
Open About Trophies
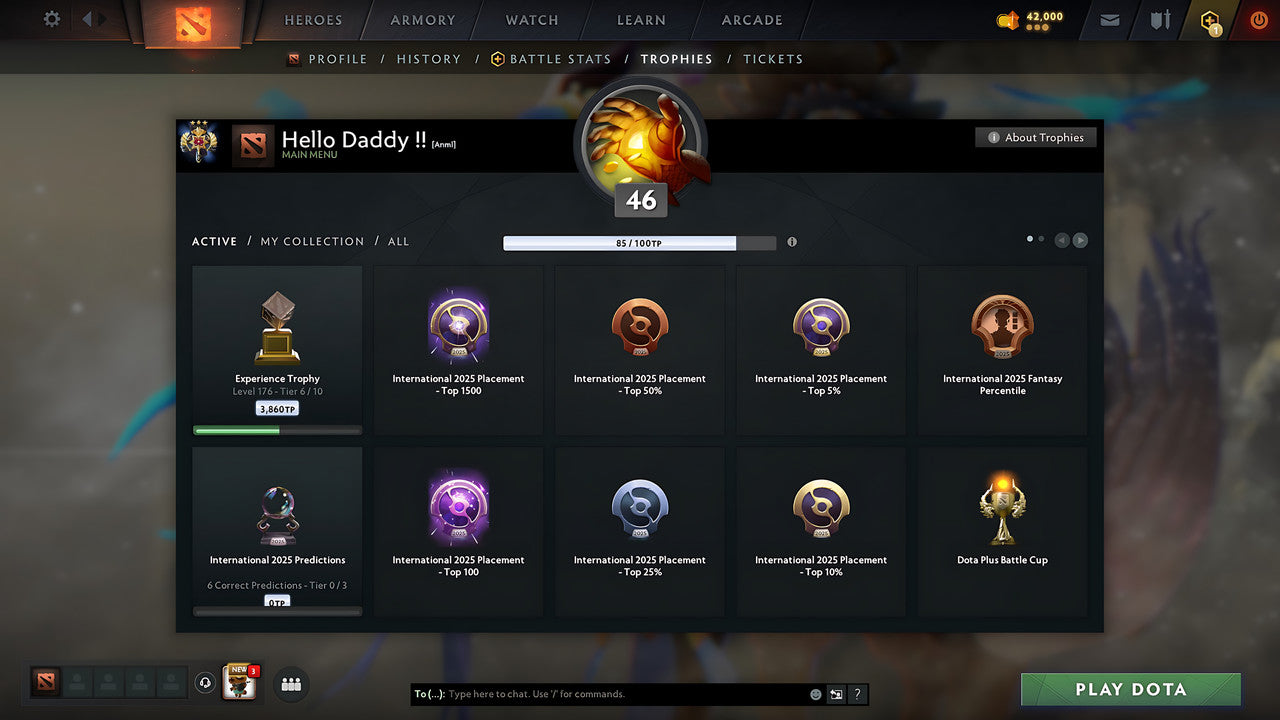(1036, 137)
